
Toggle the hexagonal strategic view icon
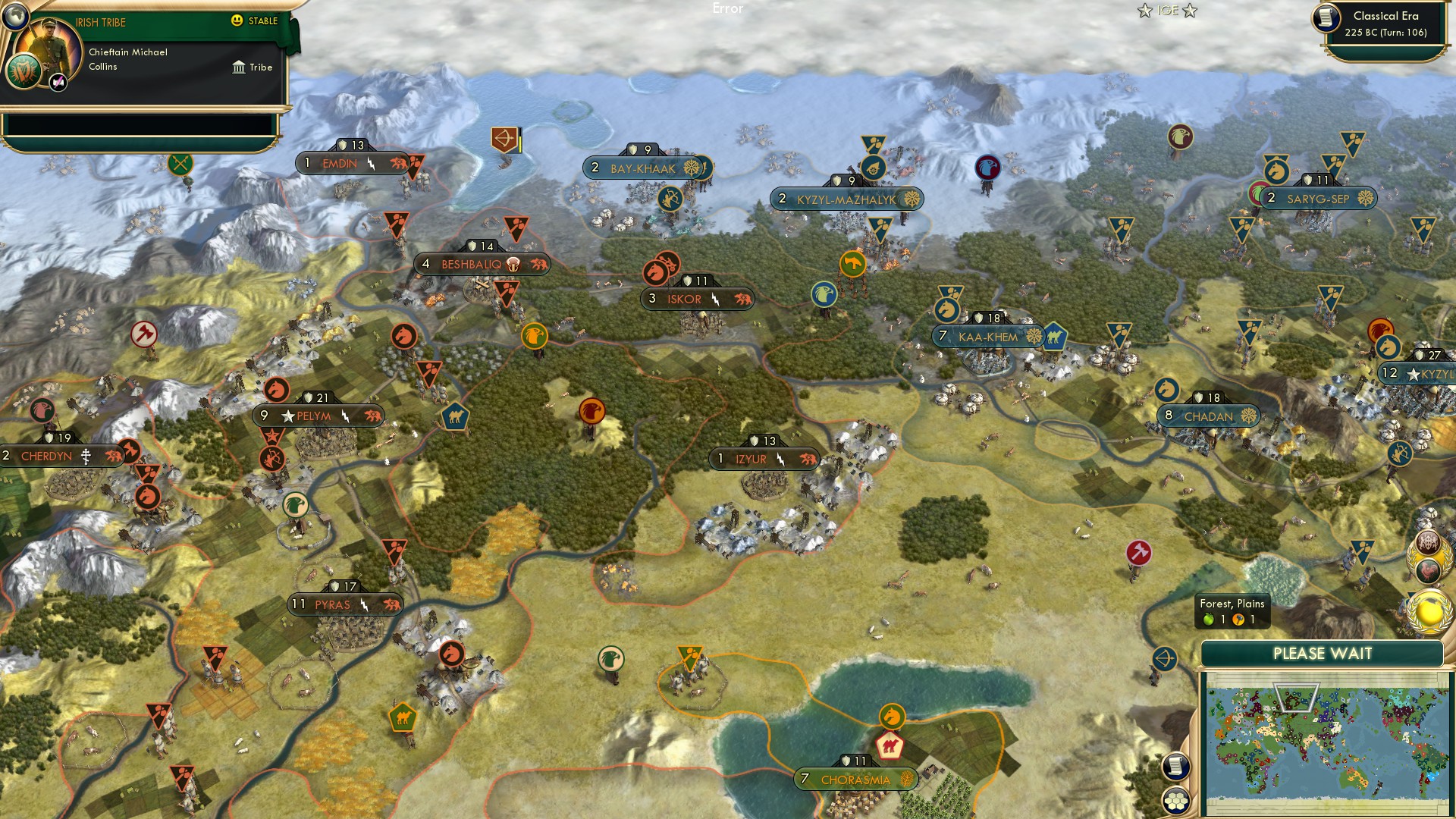[1176, 801]
